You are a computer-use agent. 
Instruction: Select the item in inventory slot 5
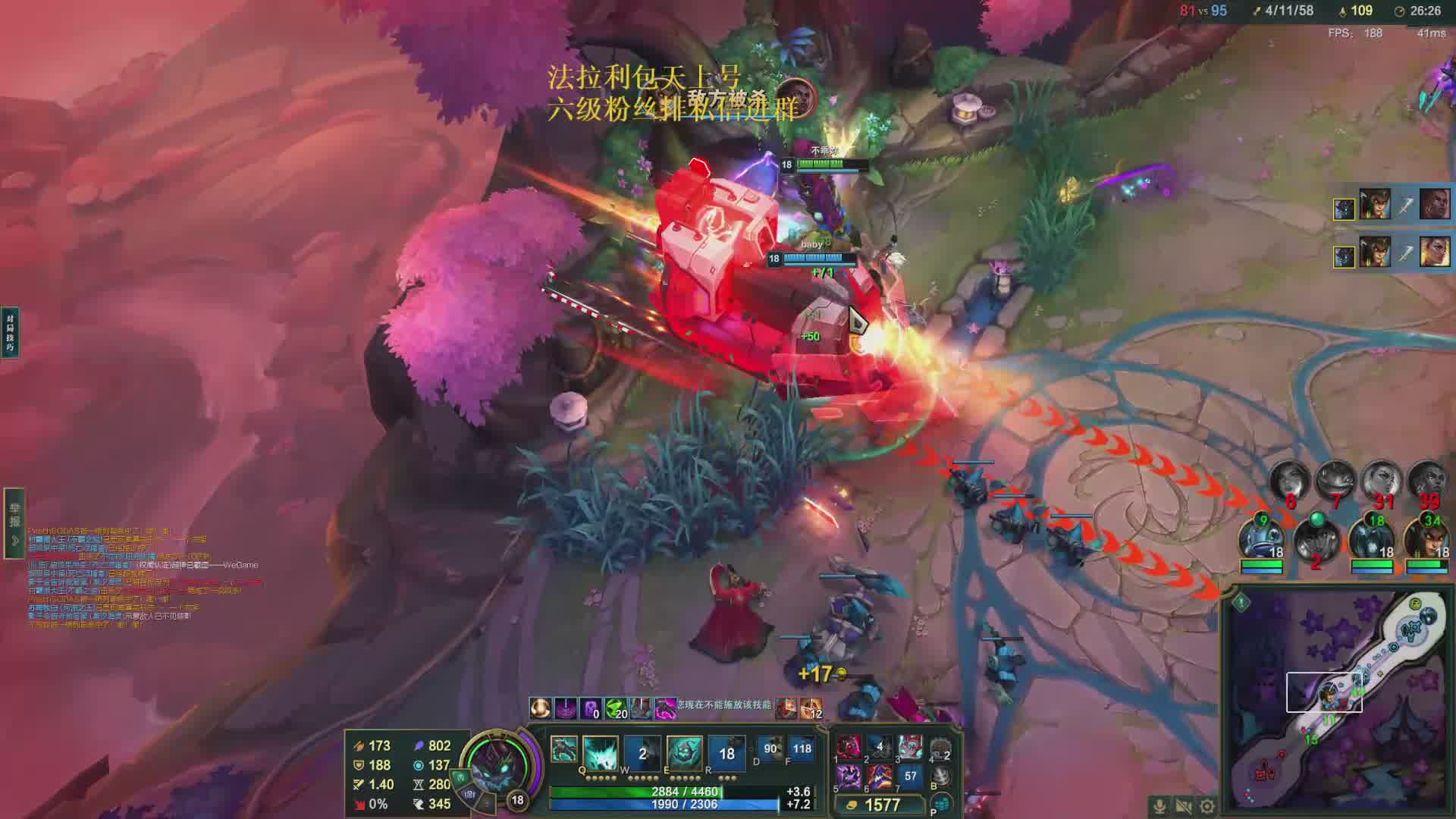[x=849, y=776]
